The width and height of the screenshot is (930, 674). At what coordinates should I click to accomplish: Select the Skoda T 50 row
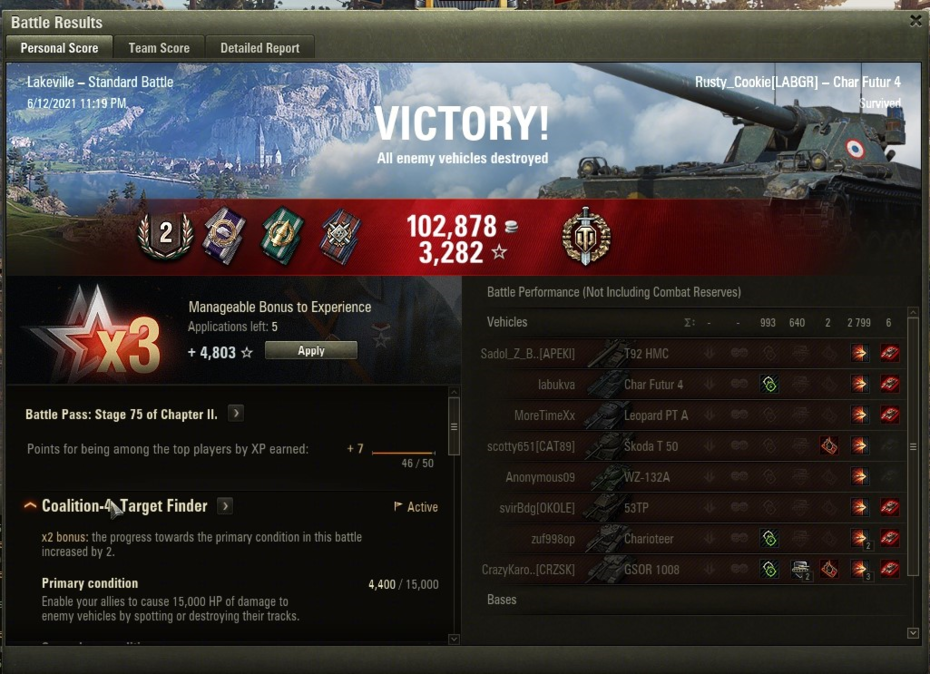click(x=650, y=446)
